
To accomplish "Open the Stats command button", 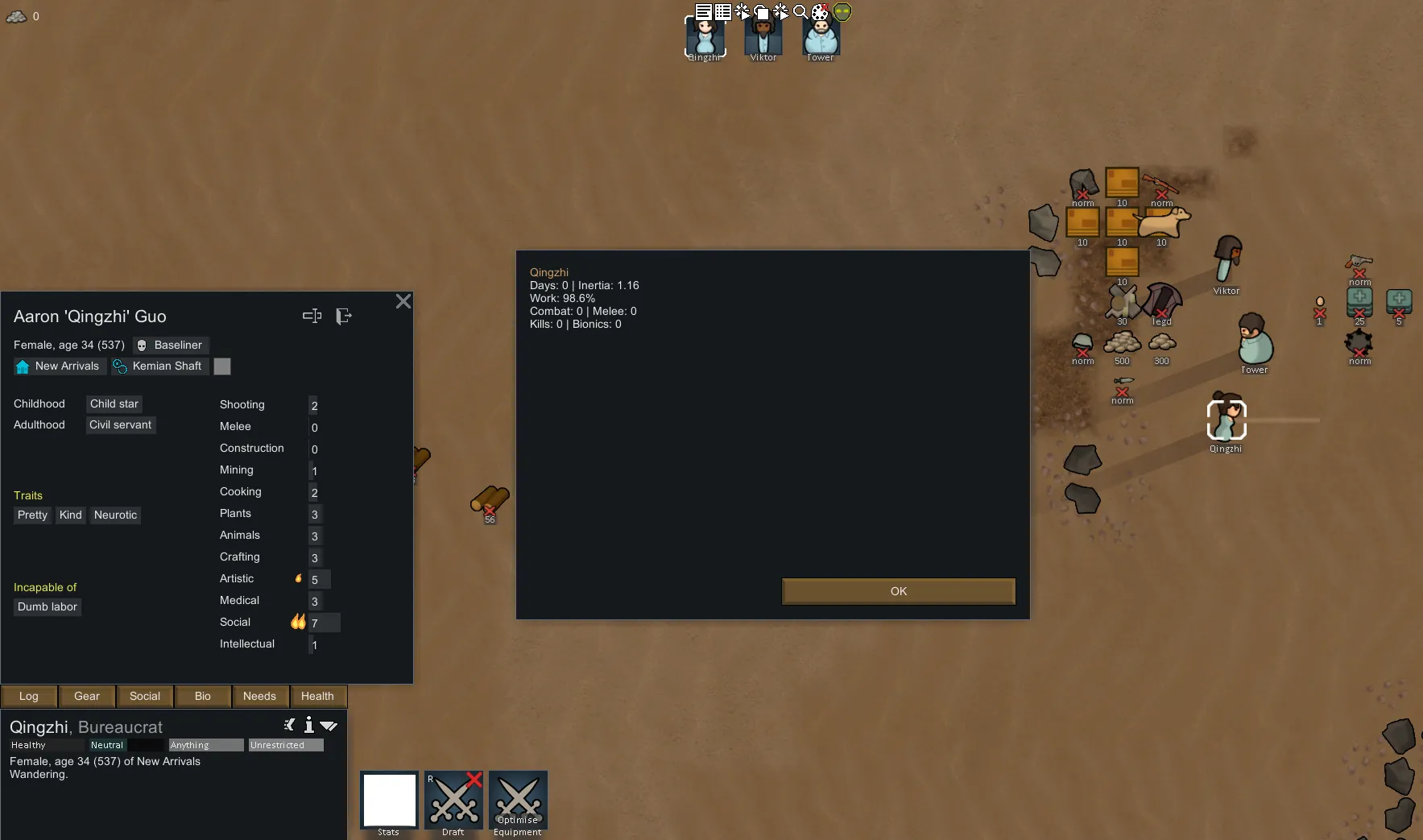I will 389,801.
